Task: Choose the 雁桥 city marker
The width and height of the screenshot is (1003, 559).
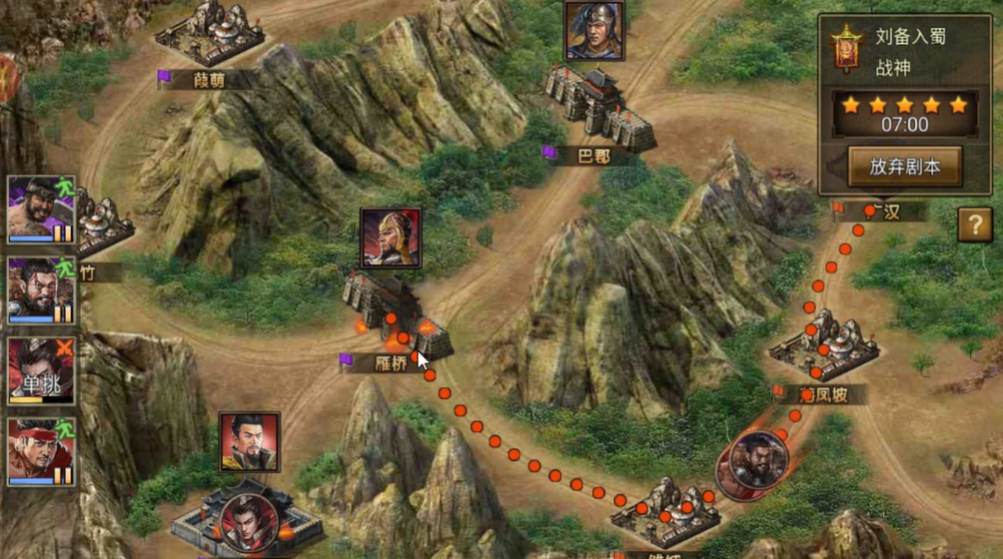Action: click(x=395, y=312)
